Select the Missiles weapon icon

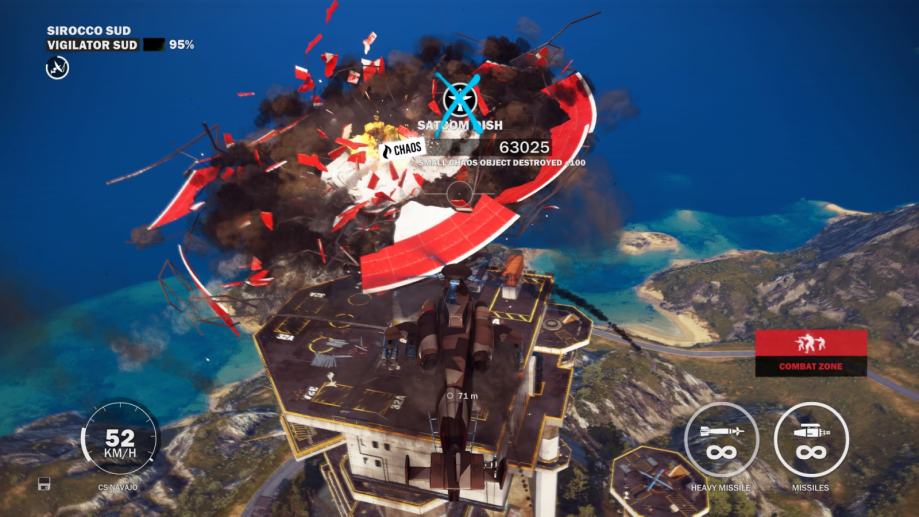point(811,439)
